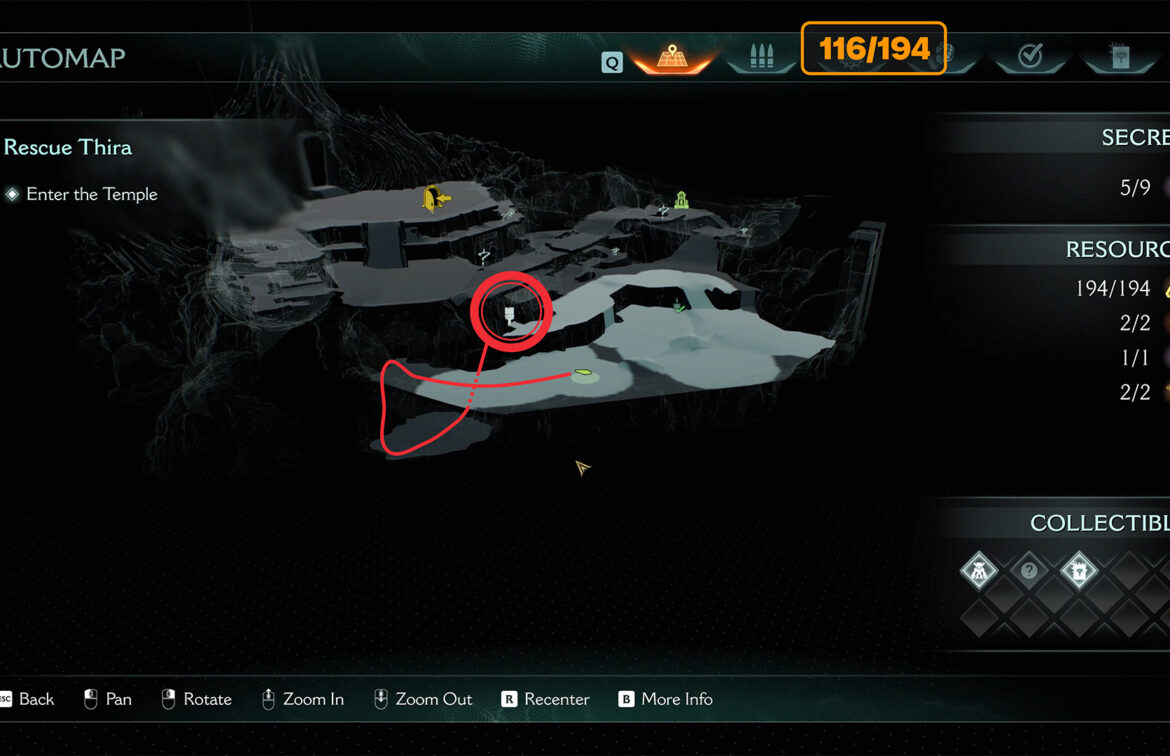Select the green shrine marker on the map

point(682,200)
